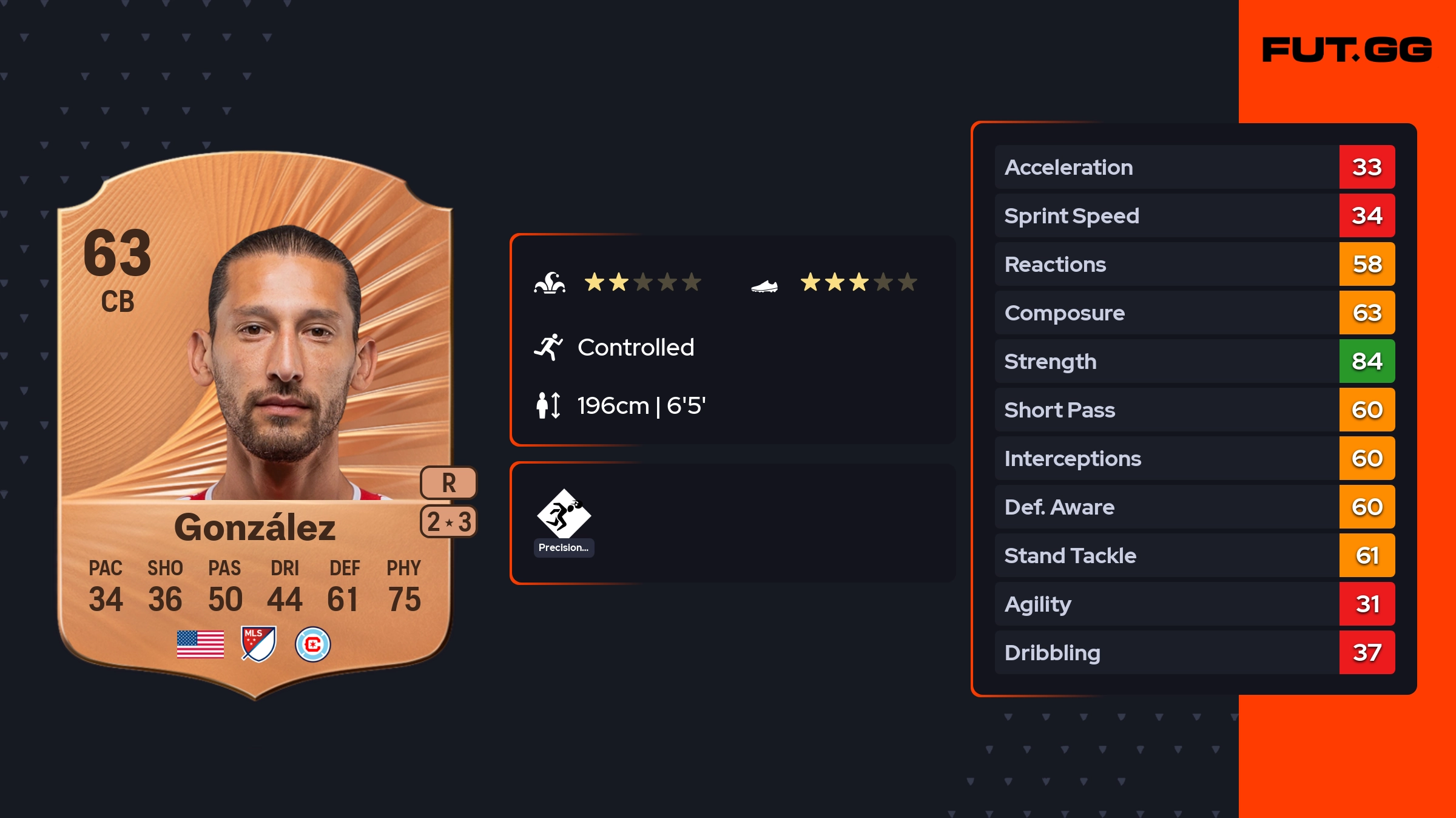
Task: Open the FUT.GG logo link
Action: click(1347, 50)
